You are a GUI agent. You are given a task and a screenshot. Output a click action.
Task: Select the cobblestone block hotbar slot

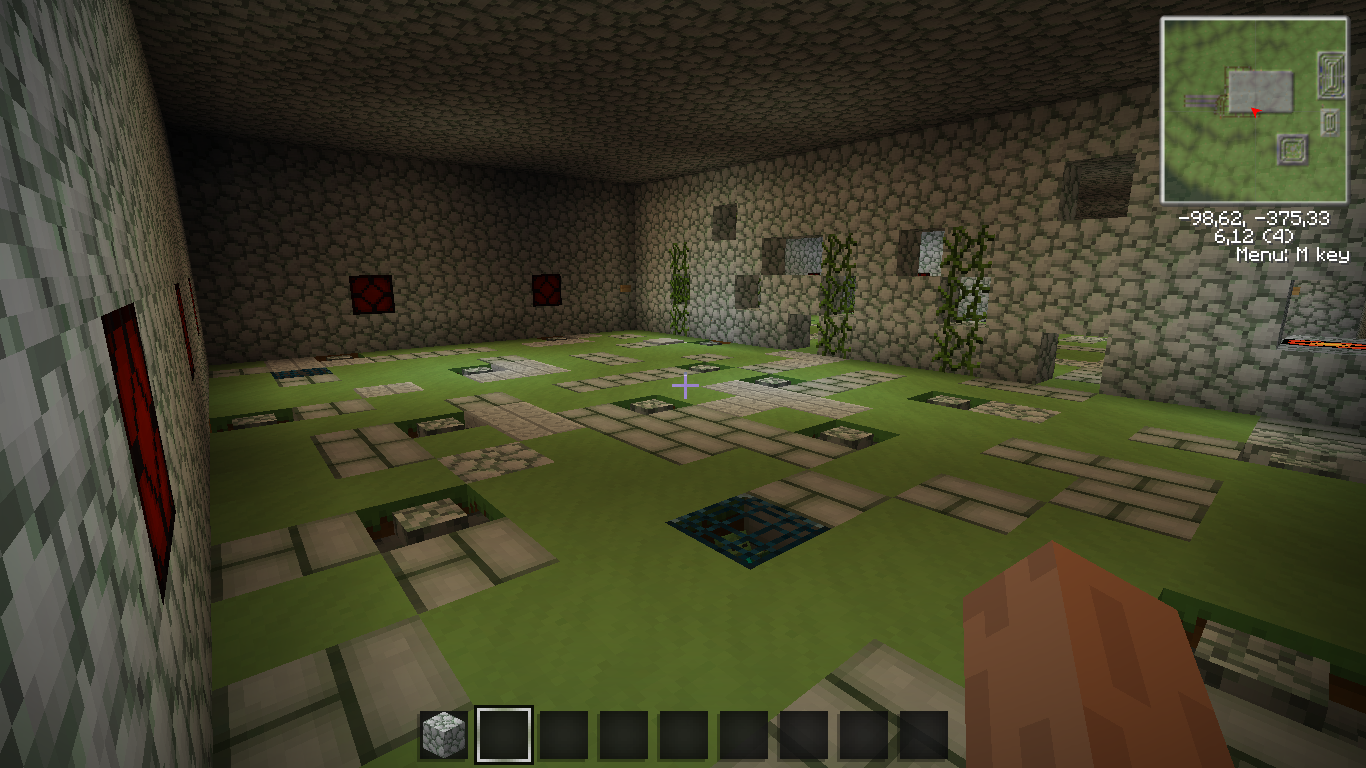tap(444, 735)
